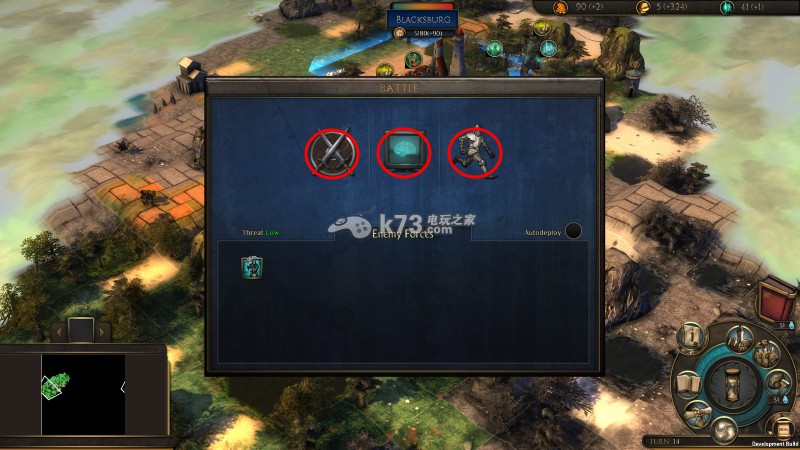Open the city towers icon on the wheel
This screenshot has height=450, width=800.
pos(742,336)
